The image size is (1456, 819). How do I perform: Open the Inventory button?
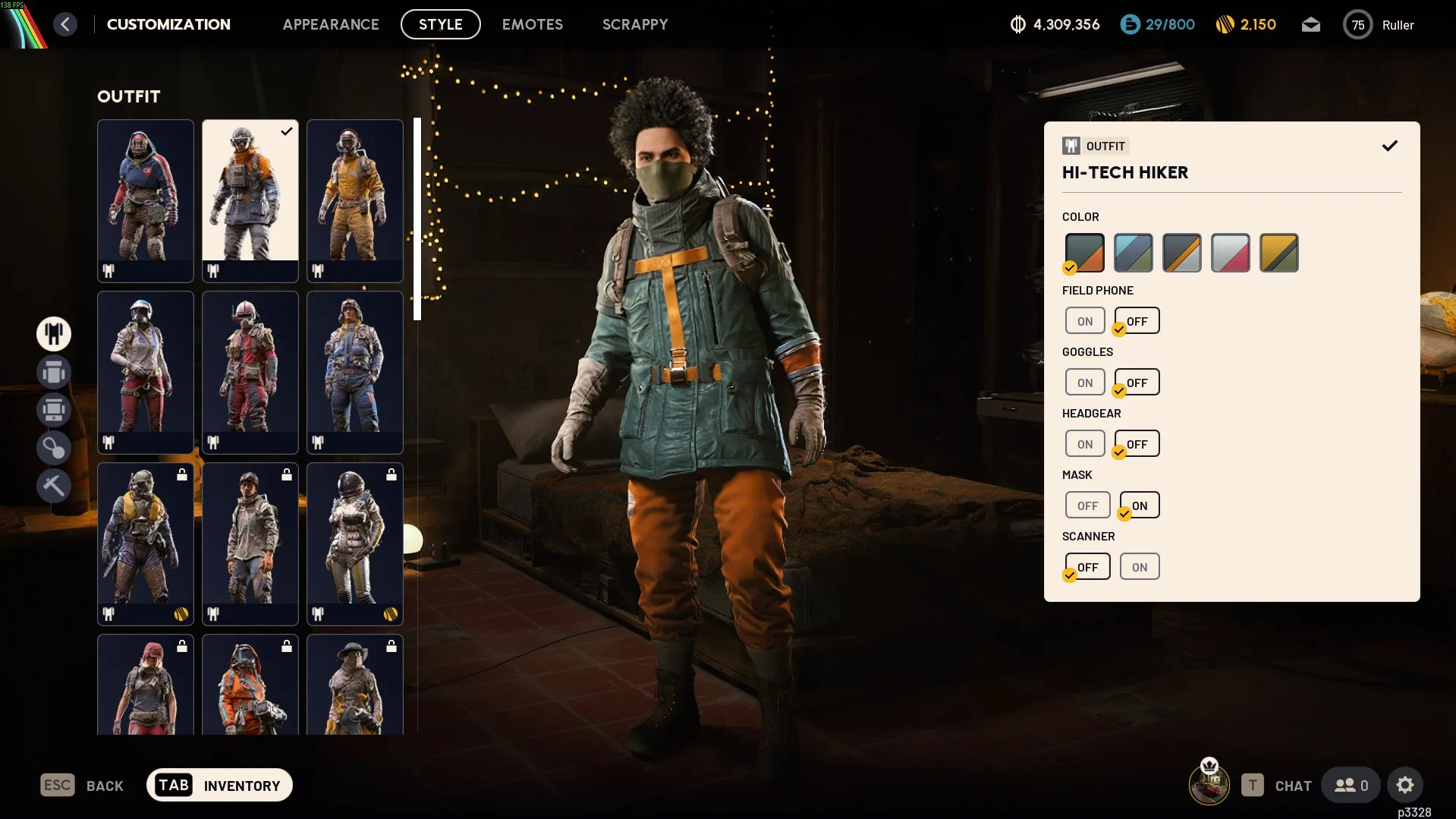point(219,785)
